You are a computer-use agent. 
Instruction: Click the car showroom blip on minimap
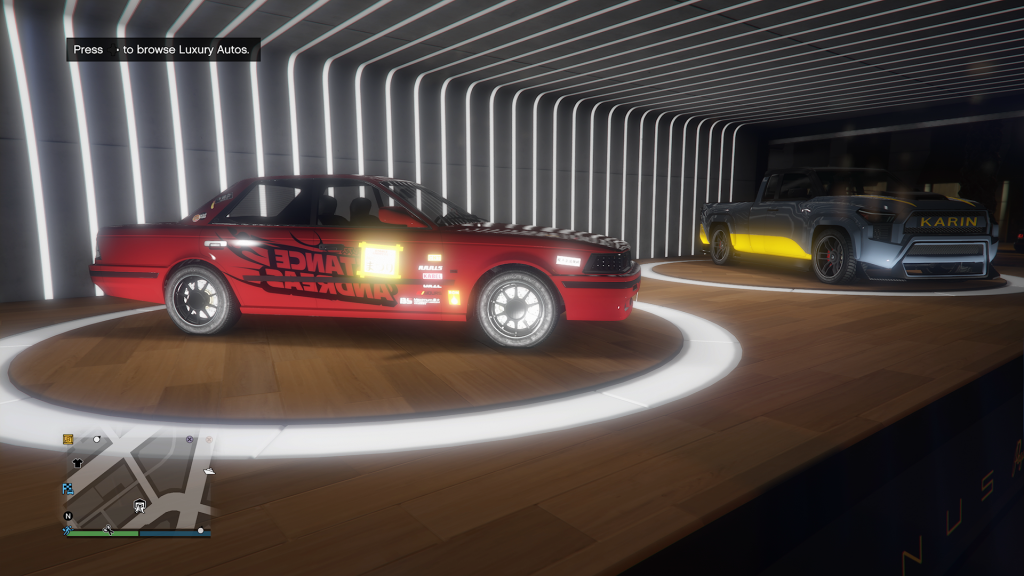140,506
